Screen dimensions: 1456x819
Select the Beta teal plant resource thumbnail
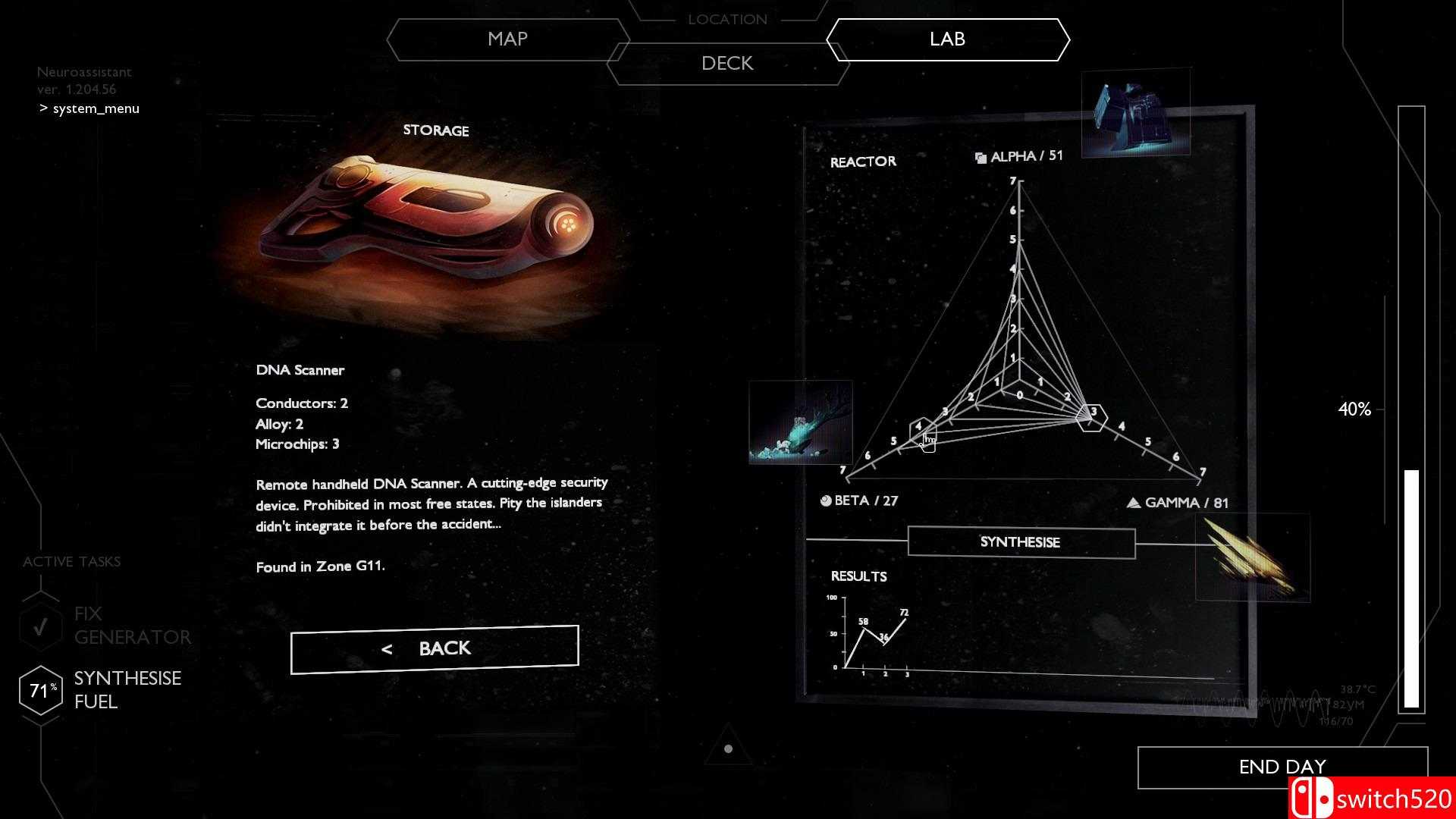(x=800, y=422)
